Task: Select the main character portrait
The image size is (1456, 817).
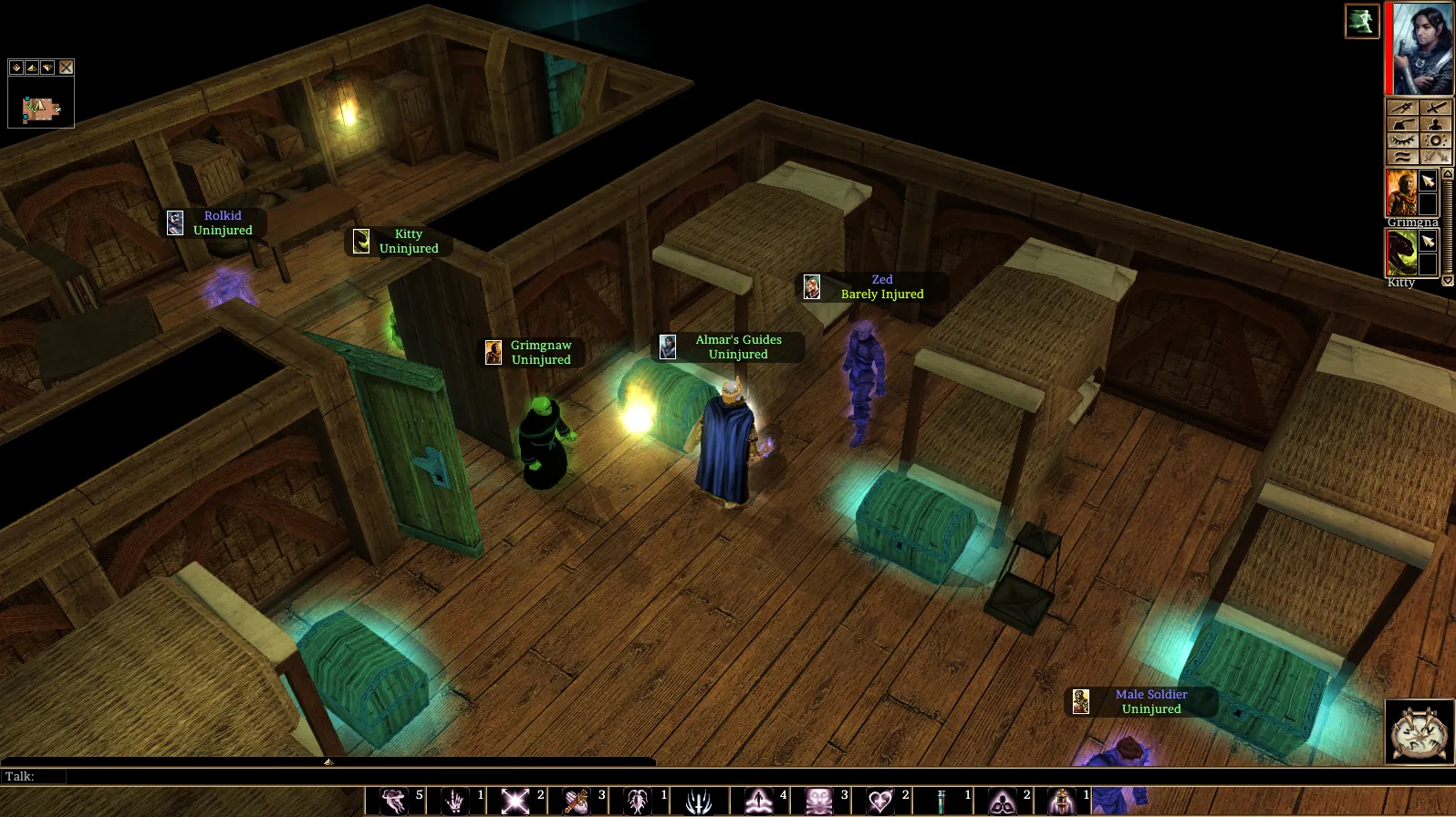Action: pos(1421,49)
